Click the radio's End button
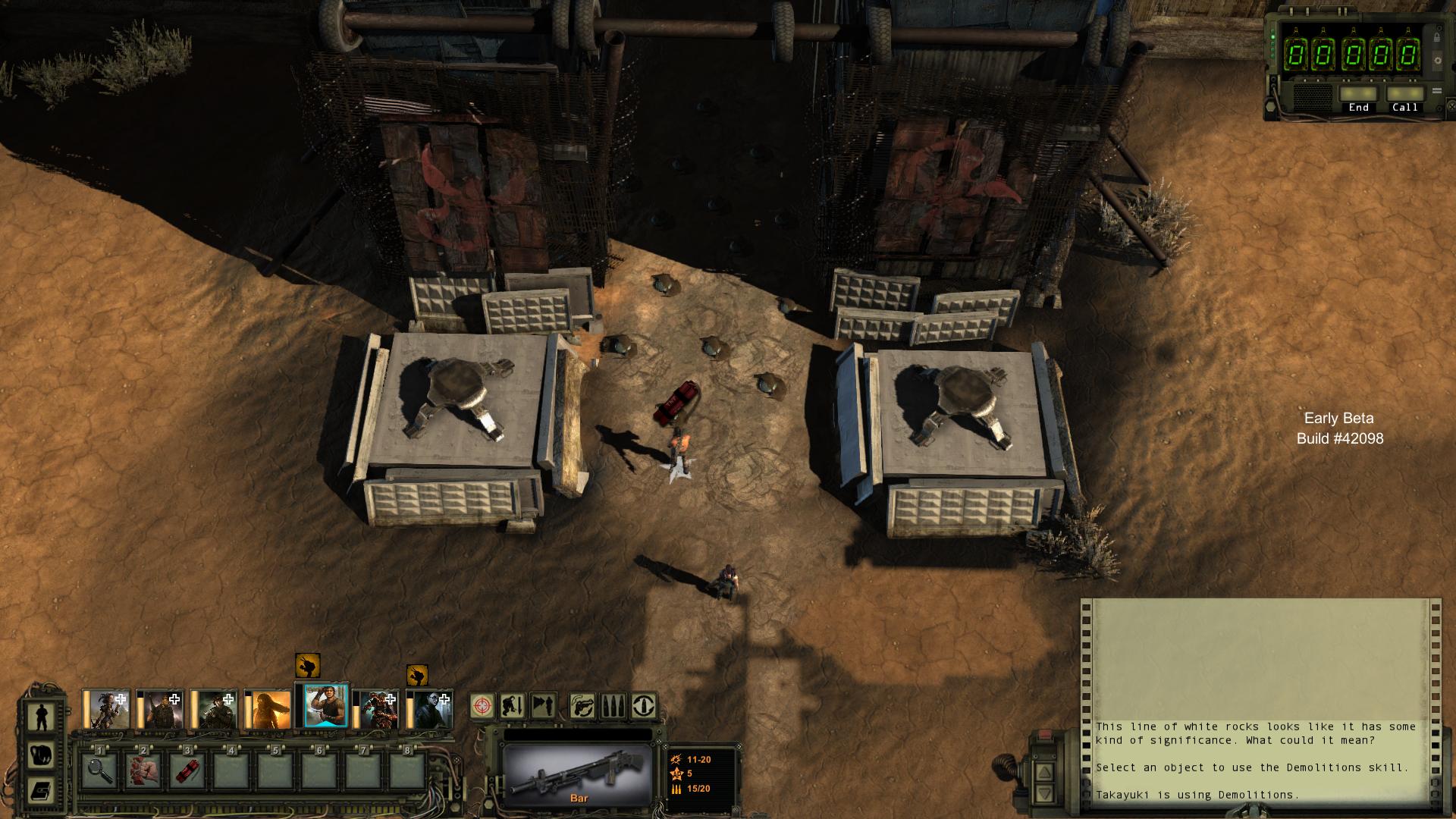Image resolution: width=1456 pixels, height=819 pixels. click(1358, 96)
